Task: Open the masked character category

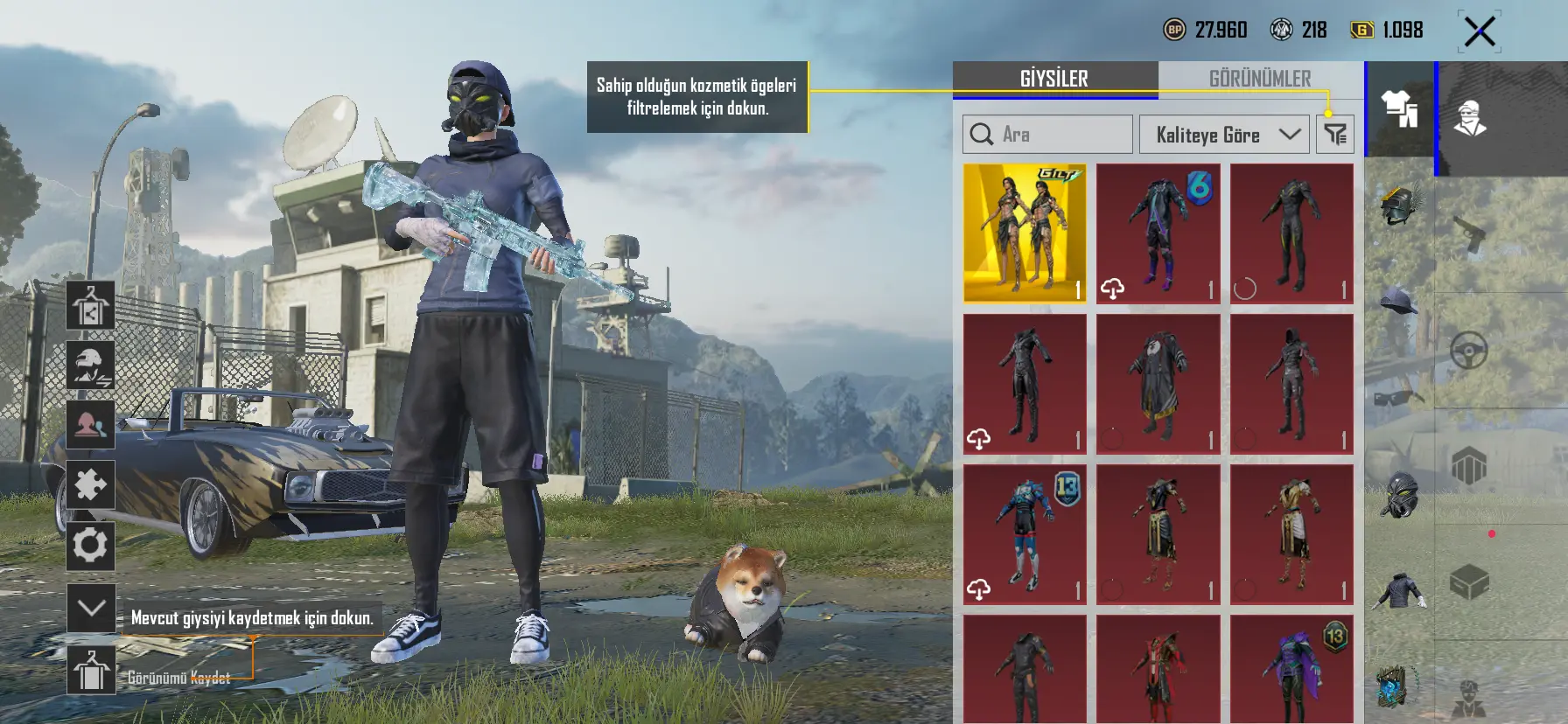Action: (1470, 118)
